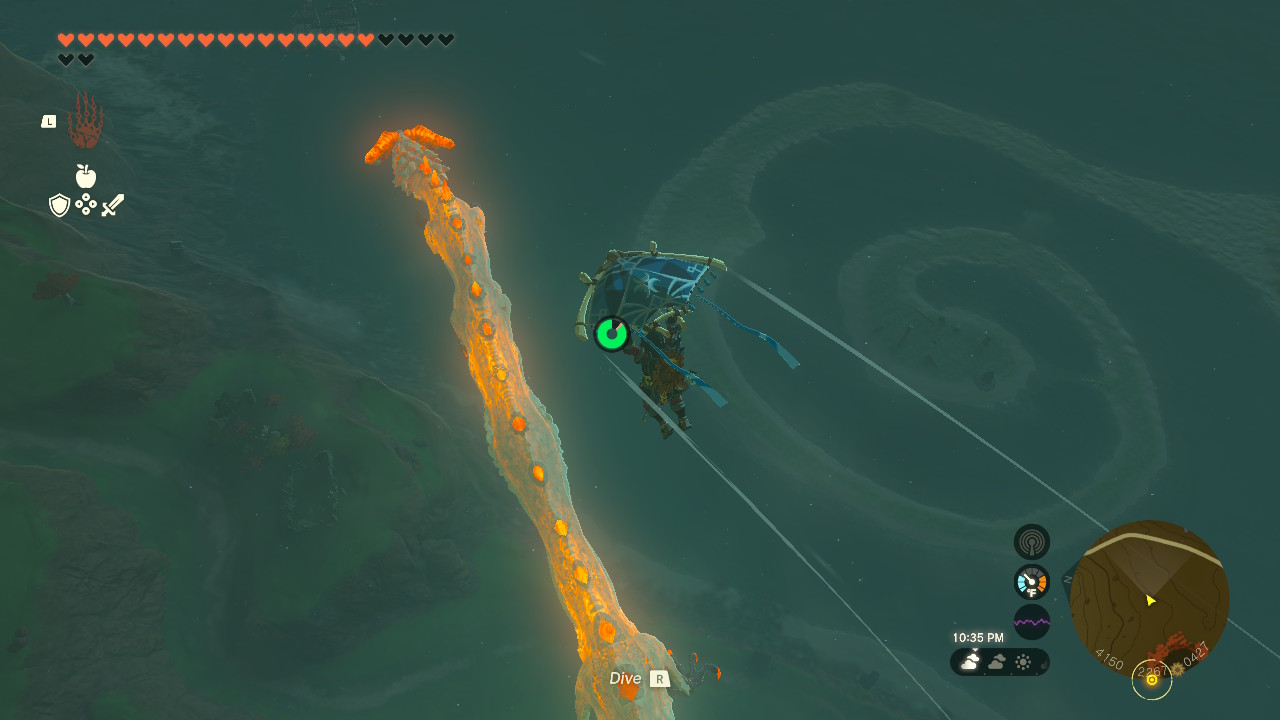1280x720 pixels.
Task: Click the temperature gauge showing °F
Action: (x=1031, y=581)
